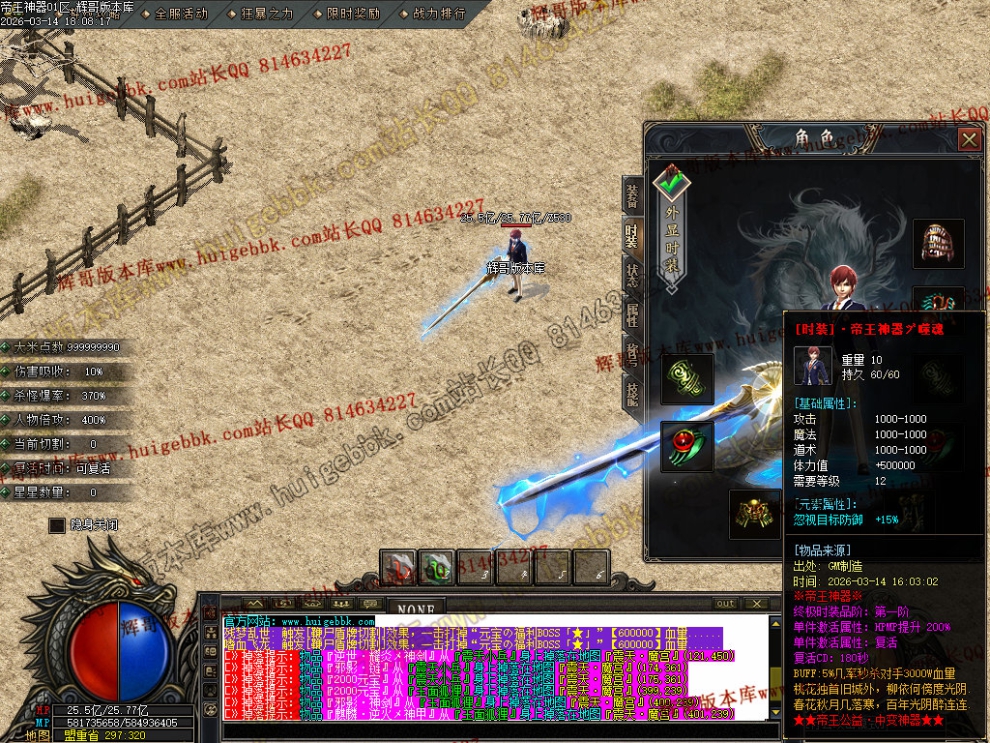Toggle the 隐身关闭 stealth checkbox
The width and height of the screenshot is (990, 743).
(57, 524)
